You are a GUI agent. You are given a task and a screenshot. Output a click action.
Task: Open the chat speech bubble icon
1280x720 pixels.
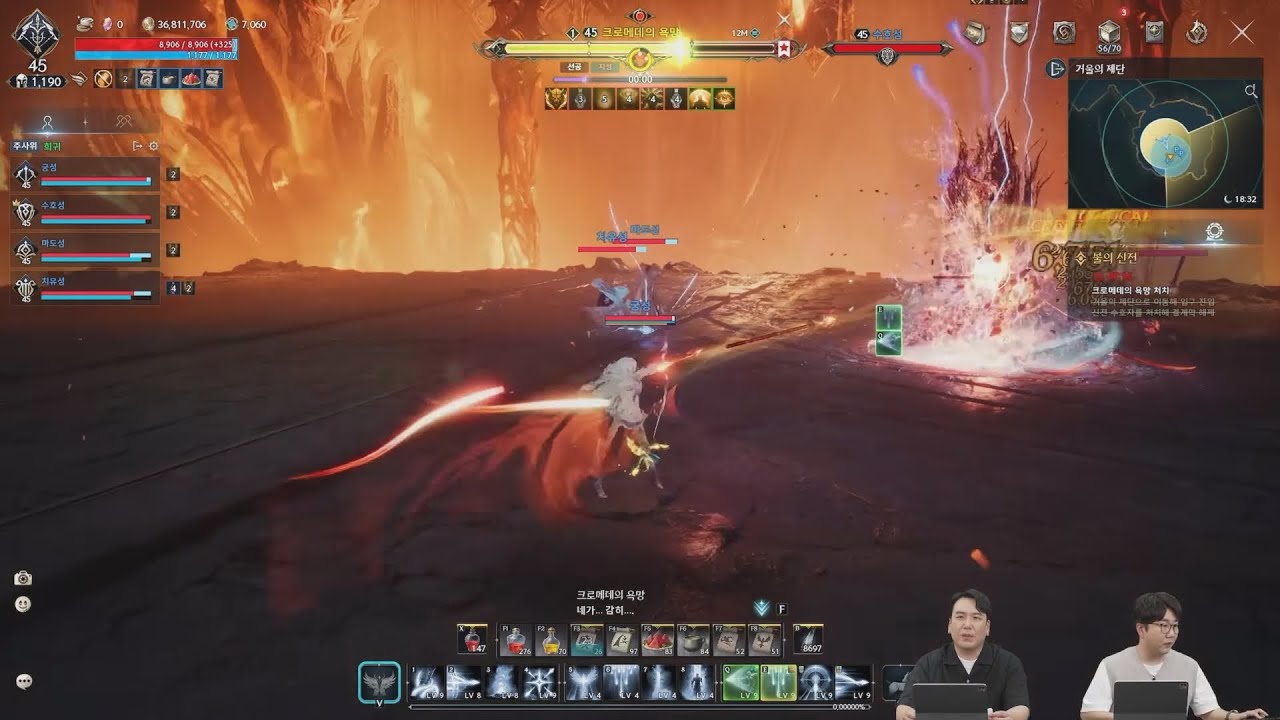coord(24,681)
